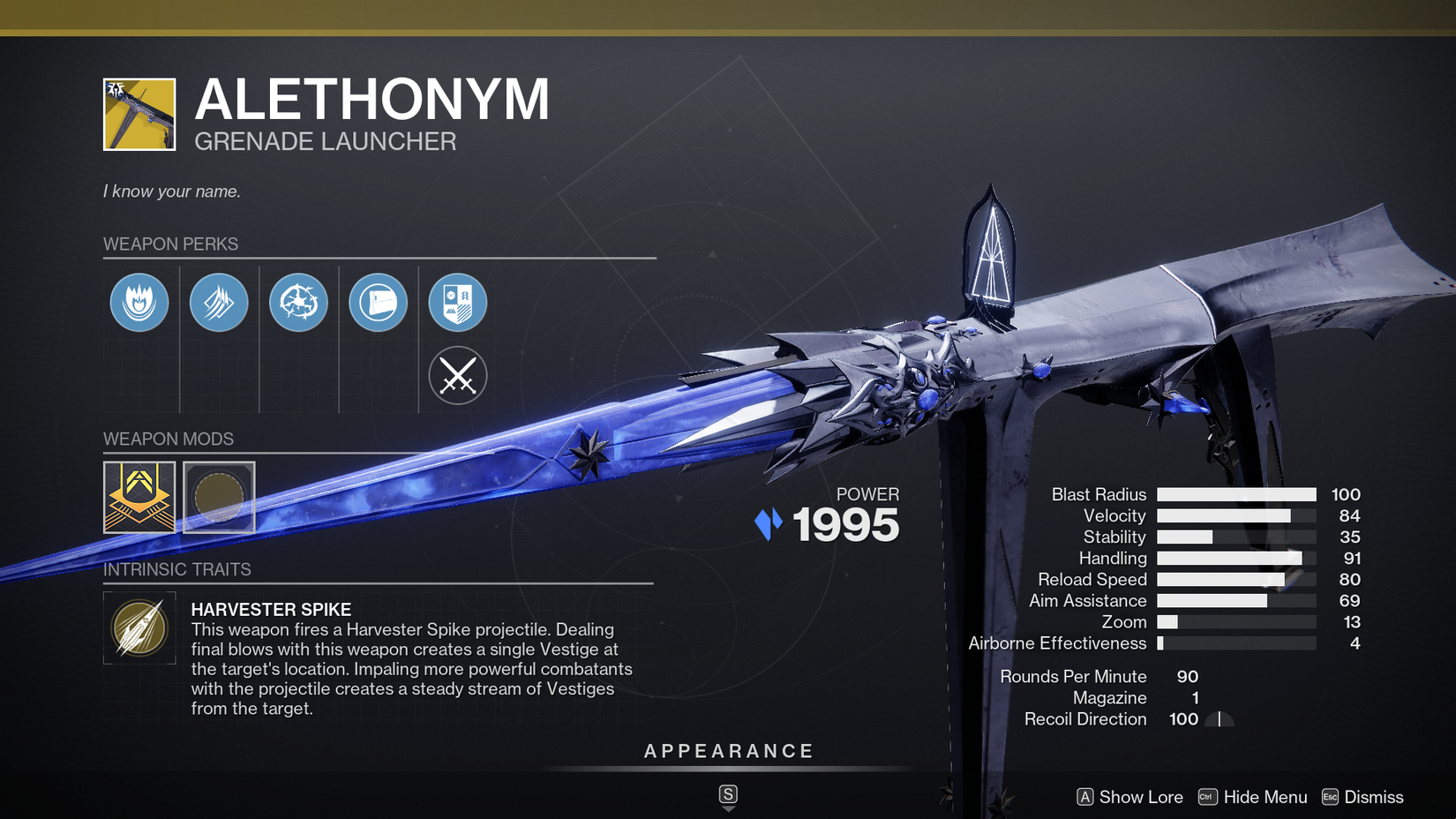Select the layered spike projectile perk icon

(x=219, y=302)
